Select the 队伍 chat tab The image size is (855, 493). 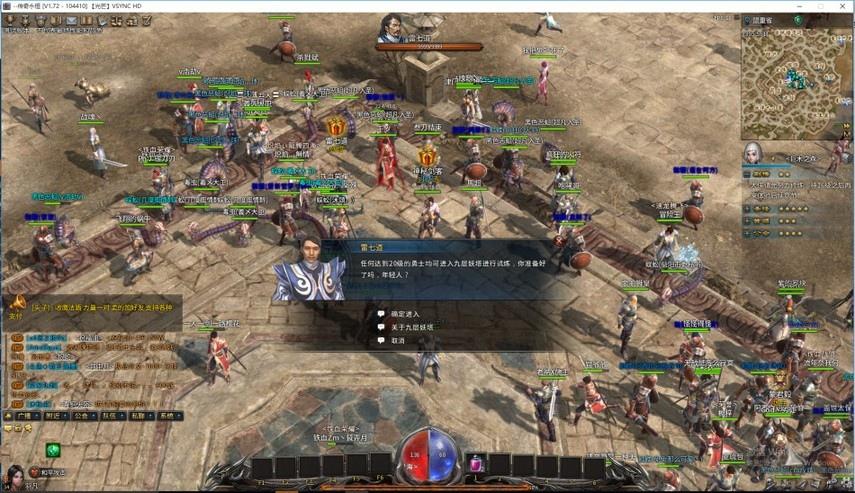pyautogui.click(x=113, y=414)
